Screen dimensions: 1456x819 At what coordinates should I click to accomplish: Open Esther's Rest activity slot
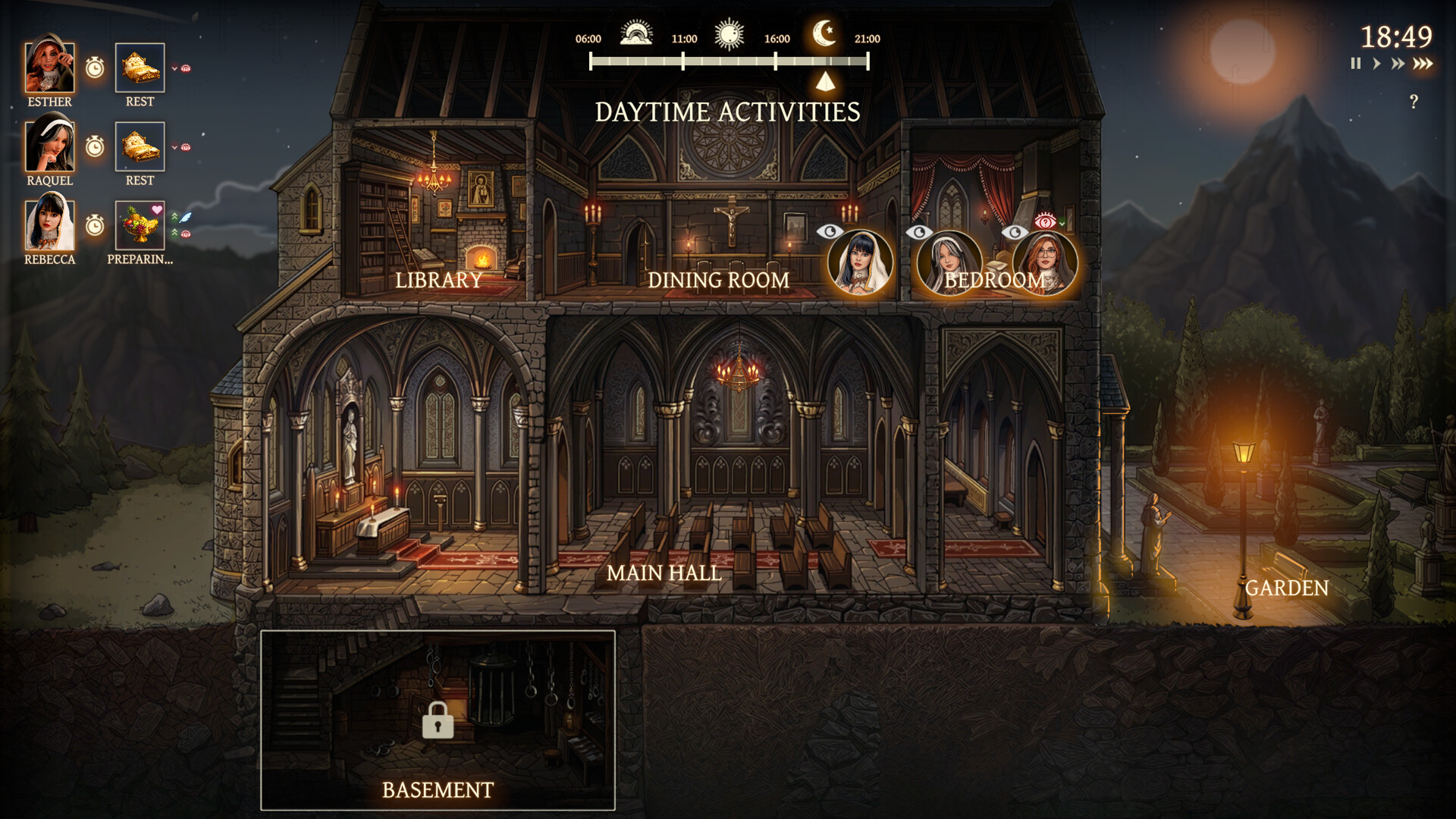(x=140, y=68)
